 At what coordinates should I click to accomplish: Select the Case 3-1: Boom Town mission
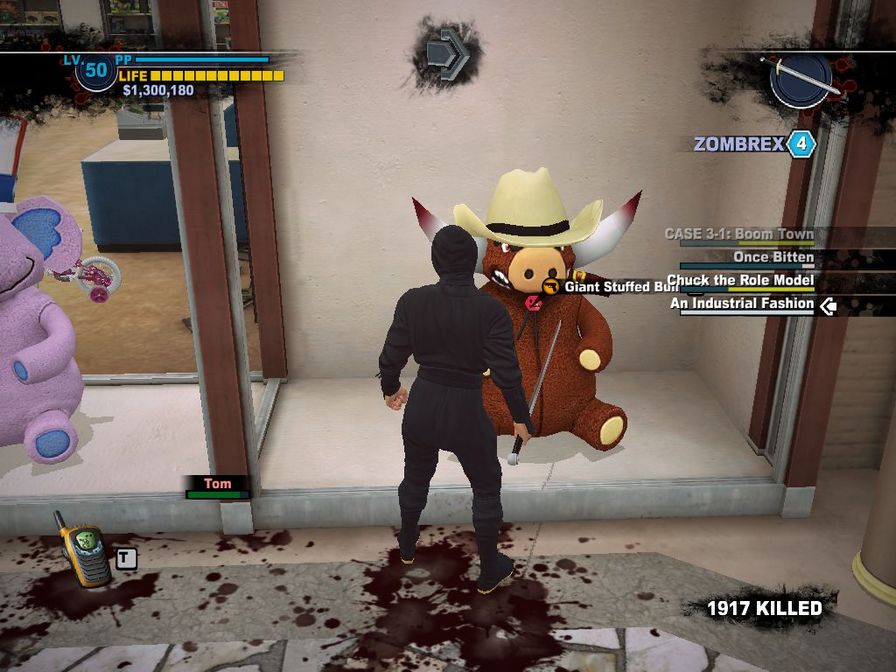click(x=739, y=235)
